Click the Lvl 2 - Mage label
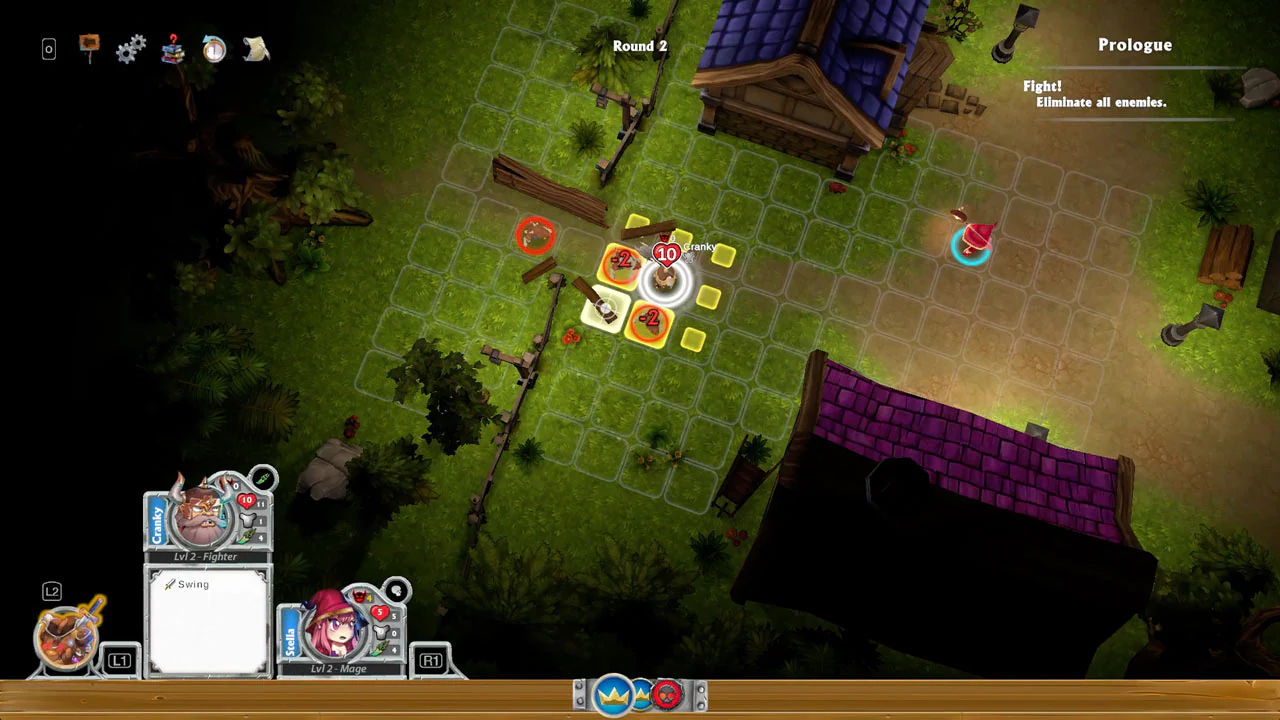The width and height of the screenshot is (1280, 720). (x=340, y=668)
